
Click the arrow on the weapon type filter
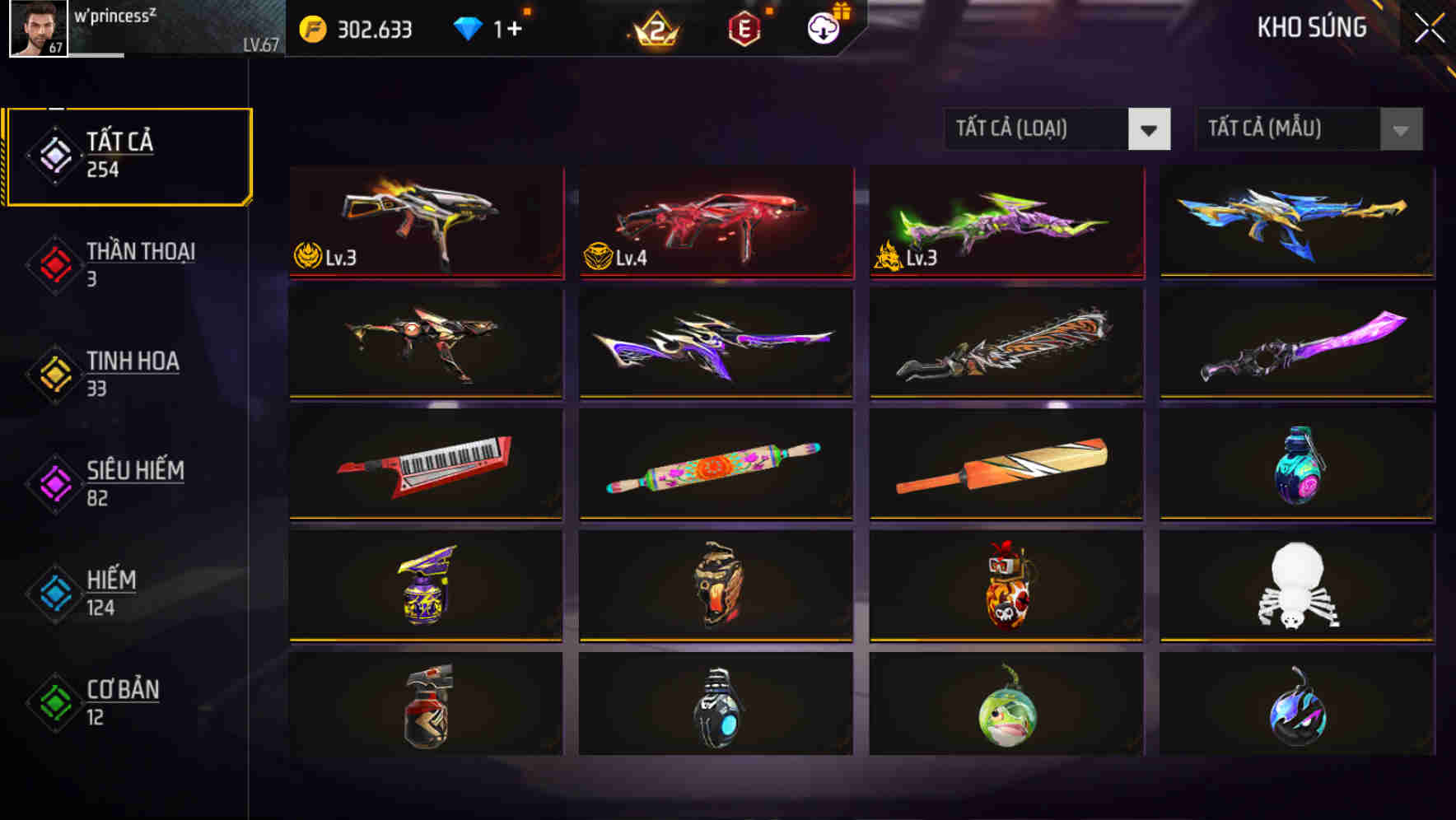1150,129
